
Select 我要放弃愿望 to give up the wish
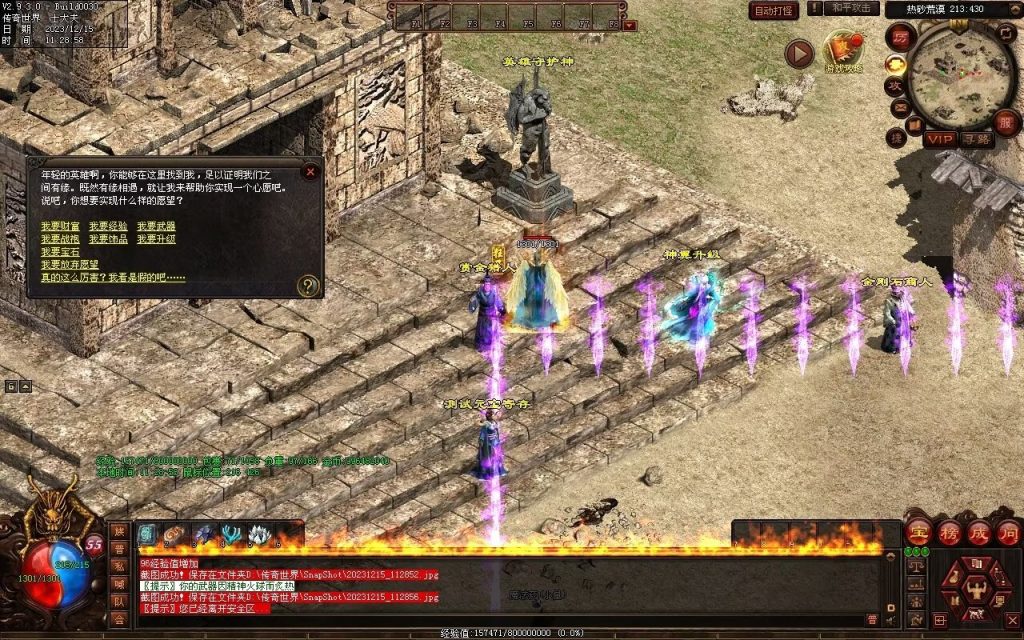[x=70, y=265]
